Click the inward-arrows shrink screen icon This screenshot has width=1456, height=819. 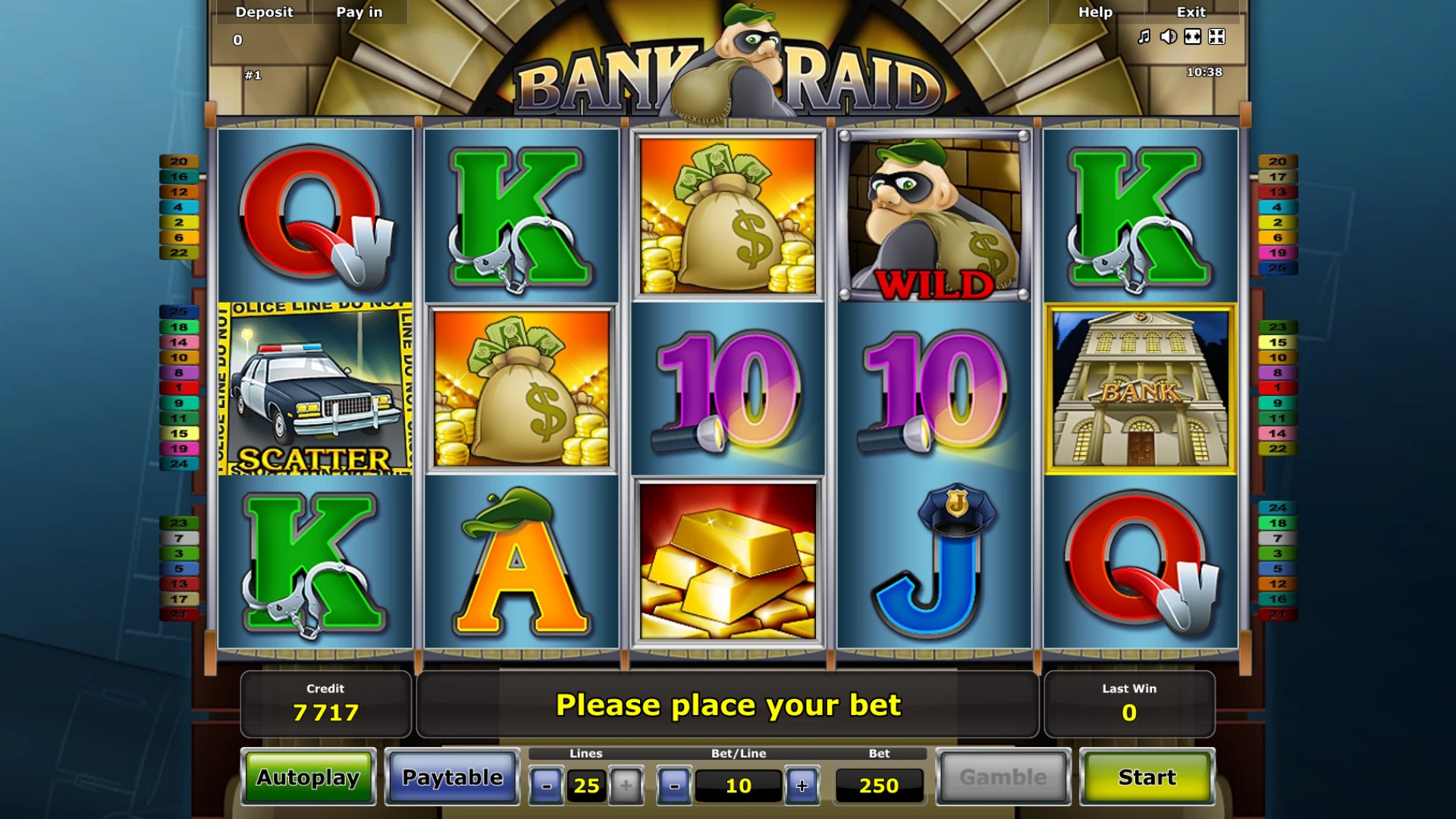click(1216, 36)
